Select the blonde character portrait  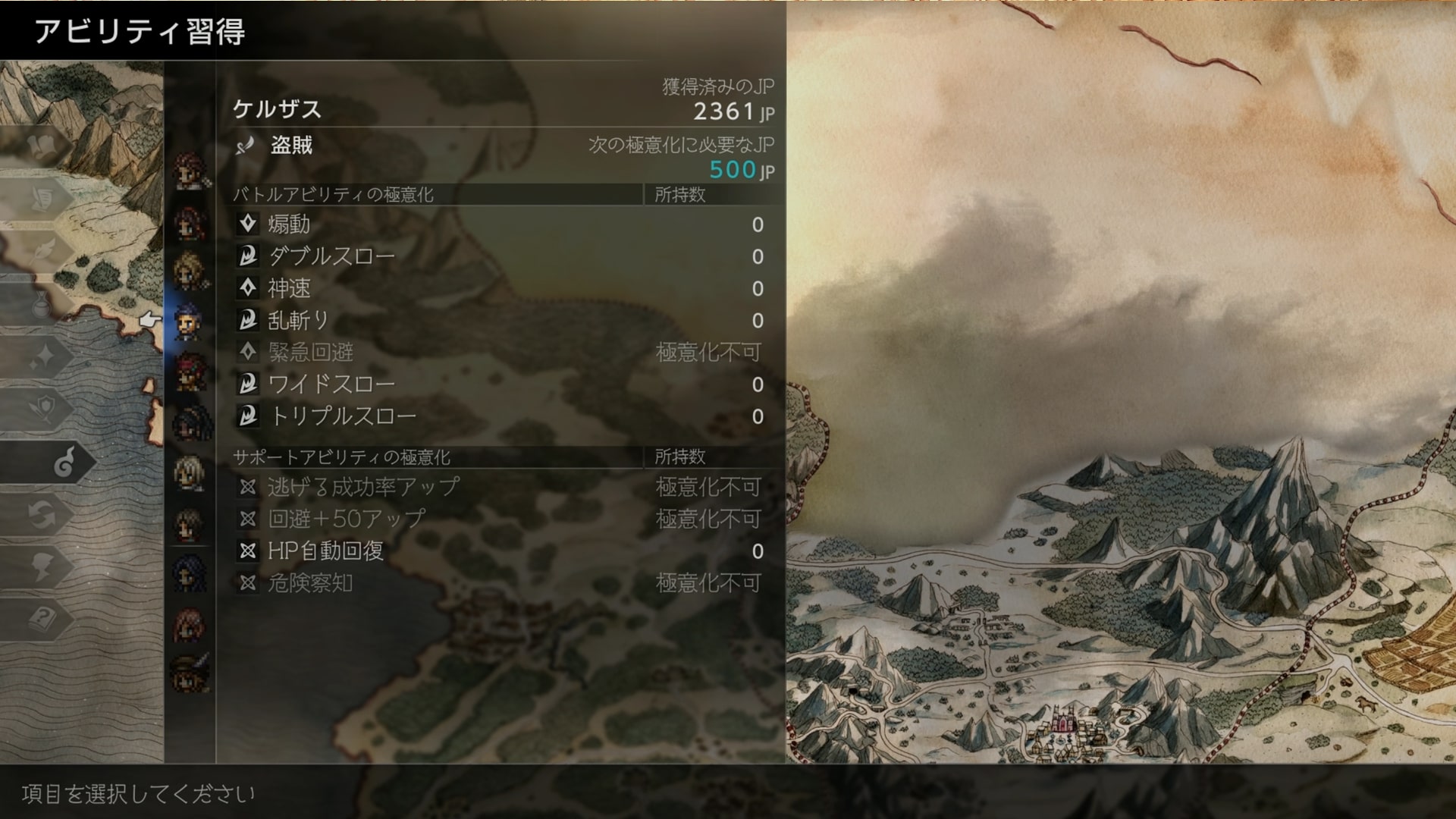(189, 271)
